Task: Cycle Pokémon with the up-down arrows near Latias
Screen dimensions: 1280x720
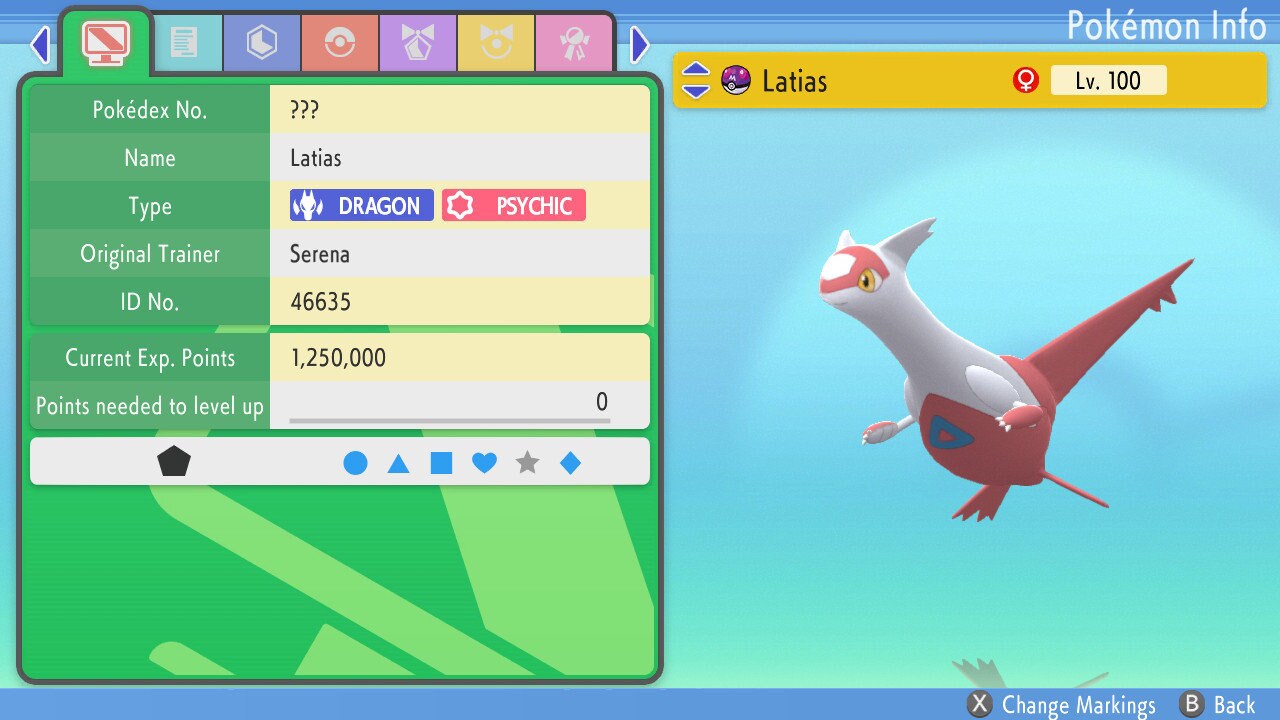Action: pyautogui.click(x=695, y=80)
